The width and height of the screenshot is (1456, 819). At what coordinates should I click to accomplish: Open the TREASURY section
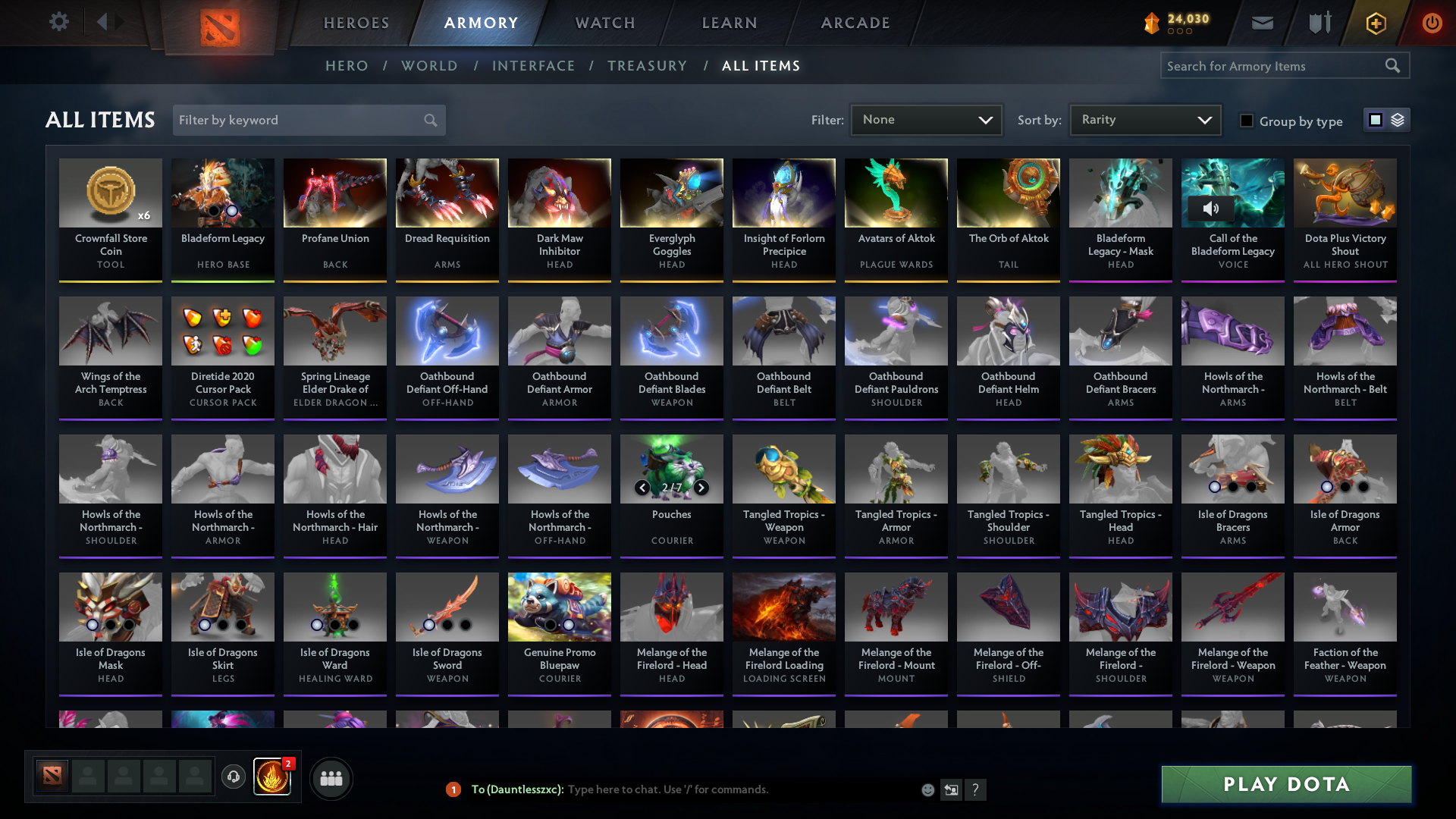pos(647,66)
